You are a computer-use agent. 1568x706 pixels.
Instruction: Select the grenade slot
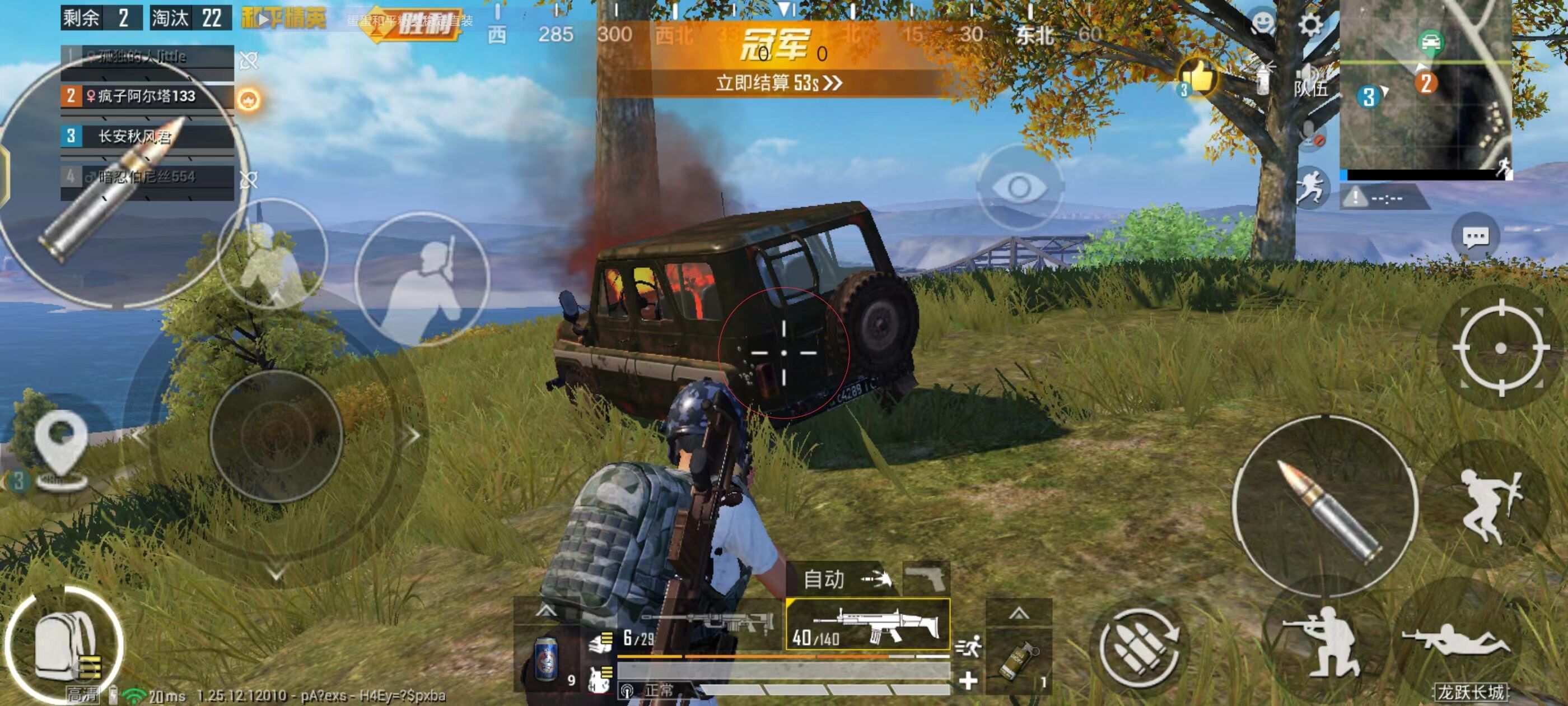(1018, 660)
